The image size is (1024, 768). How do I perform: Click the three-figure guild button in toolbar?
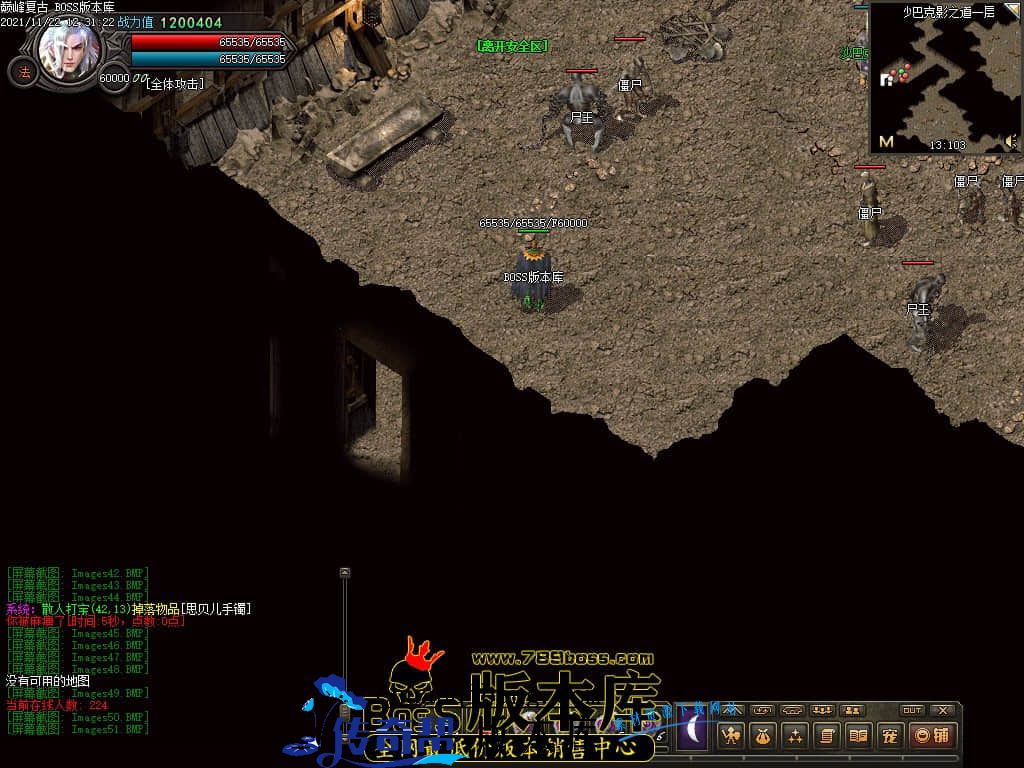823,710
